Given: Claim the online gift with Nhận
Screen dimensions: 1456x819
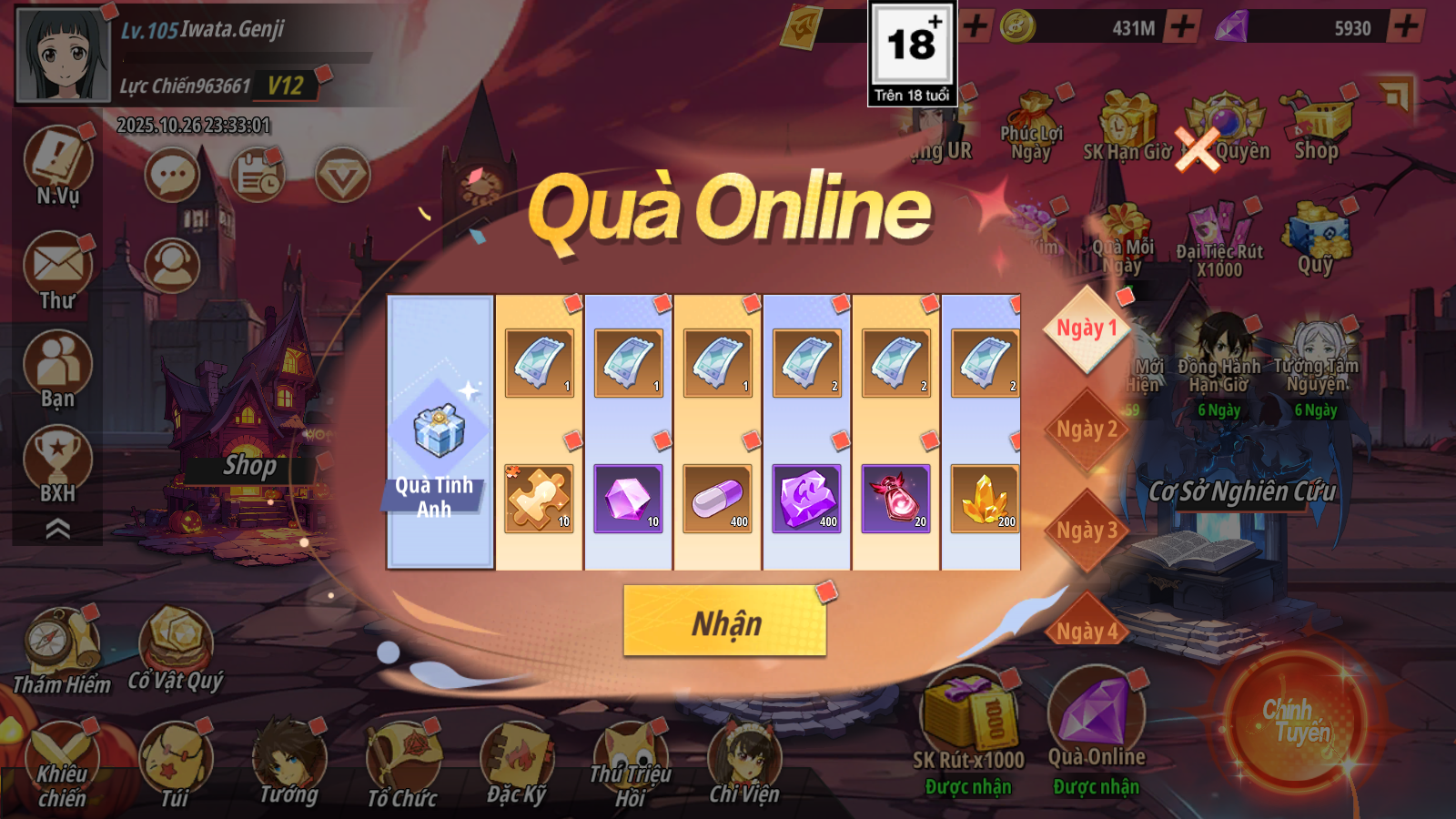Looking at the screenshot, I should click(x=724, y=621).
